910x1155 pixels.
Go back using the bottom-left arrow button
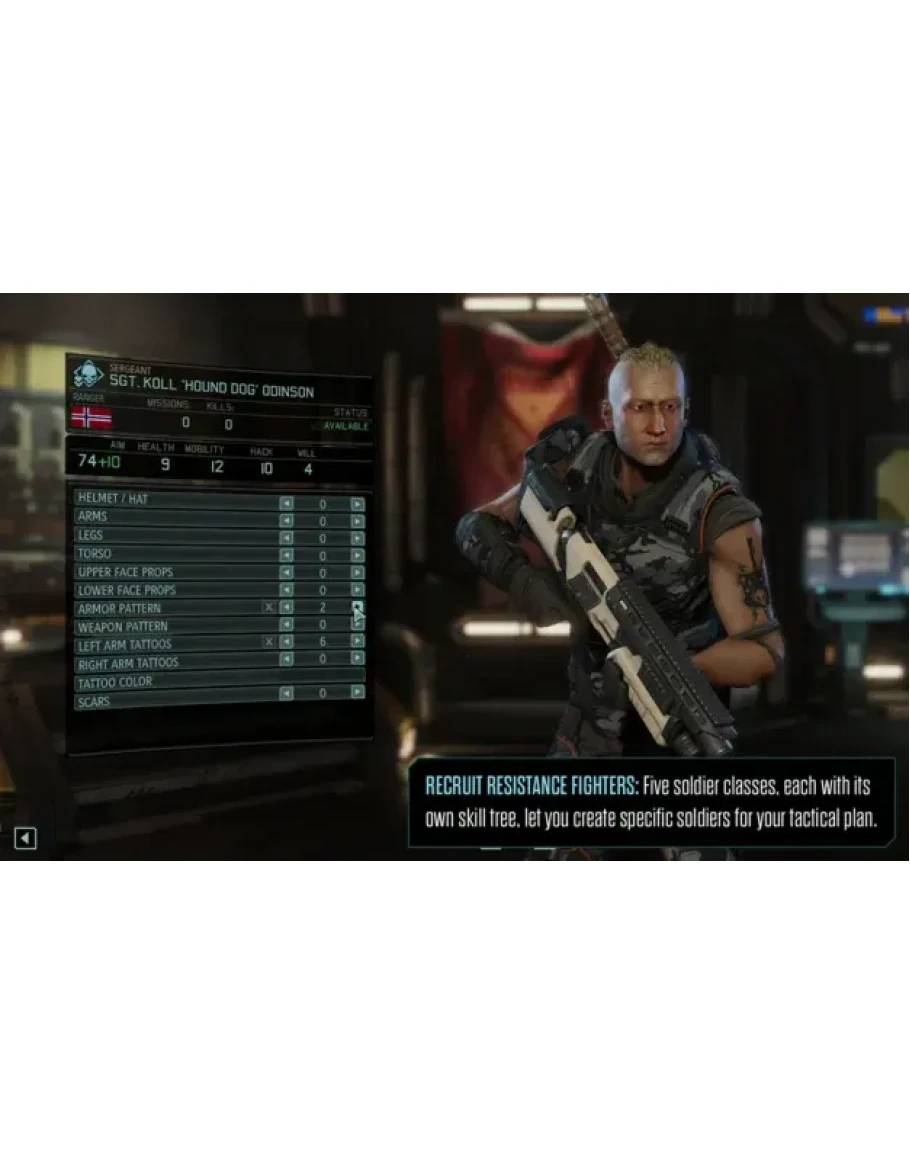pos(25,838)
